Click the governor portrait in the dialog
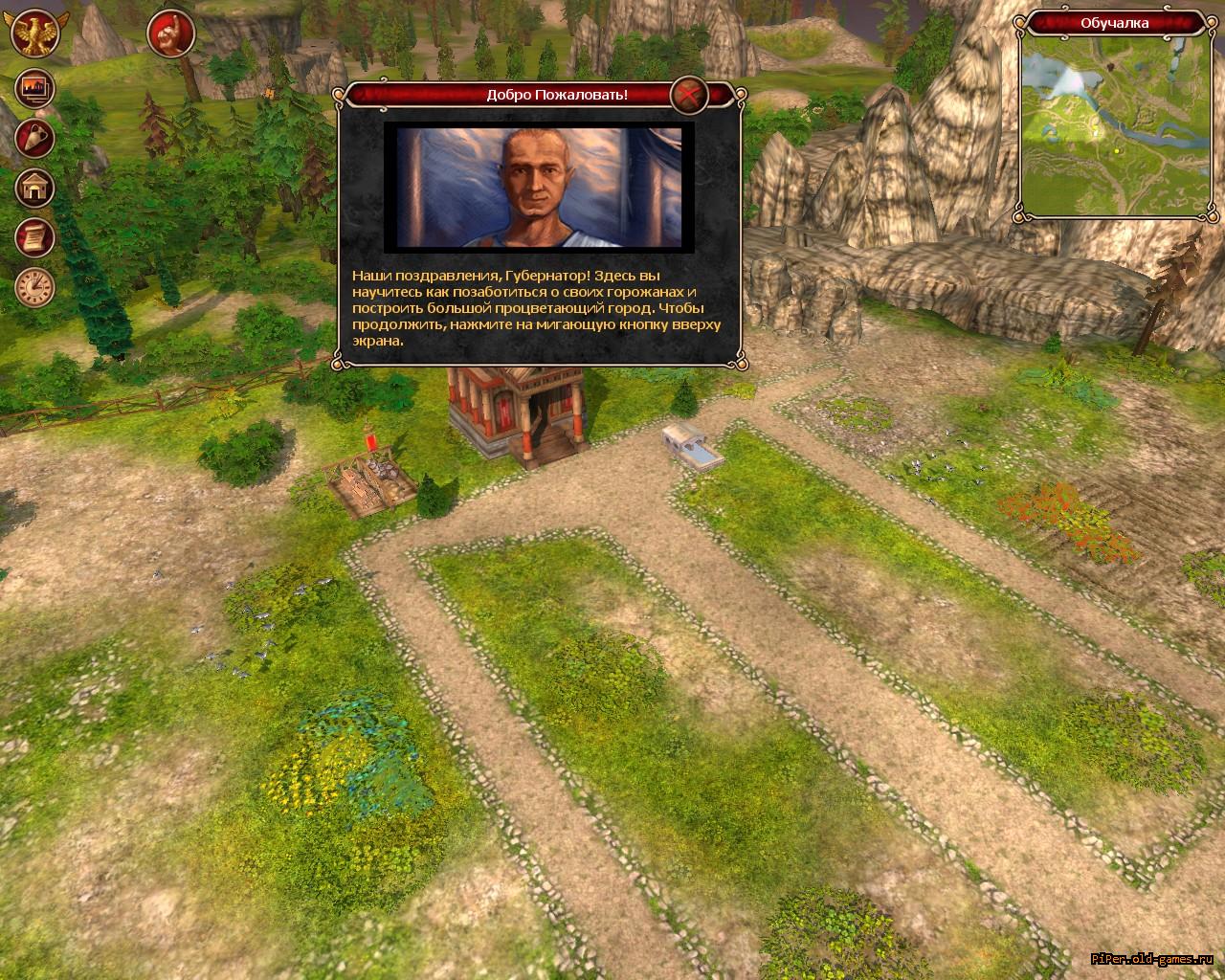The height and width of the screenshot is (980, 1225). click(533, 186)
